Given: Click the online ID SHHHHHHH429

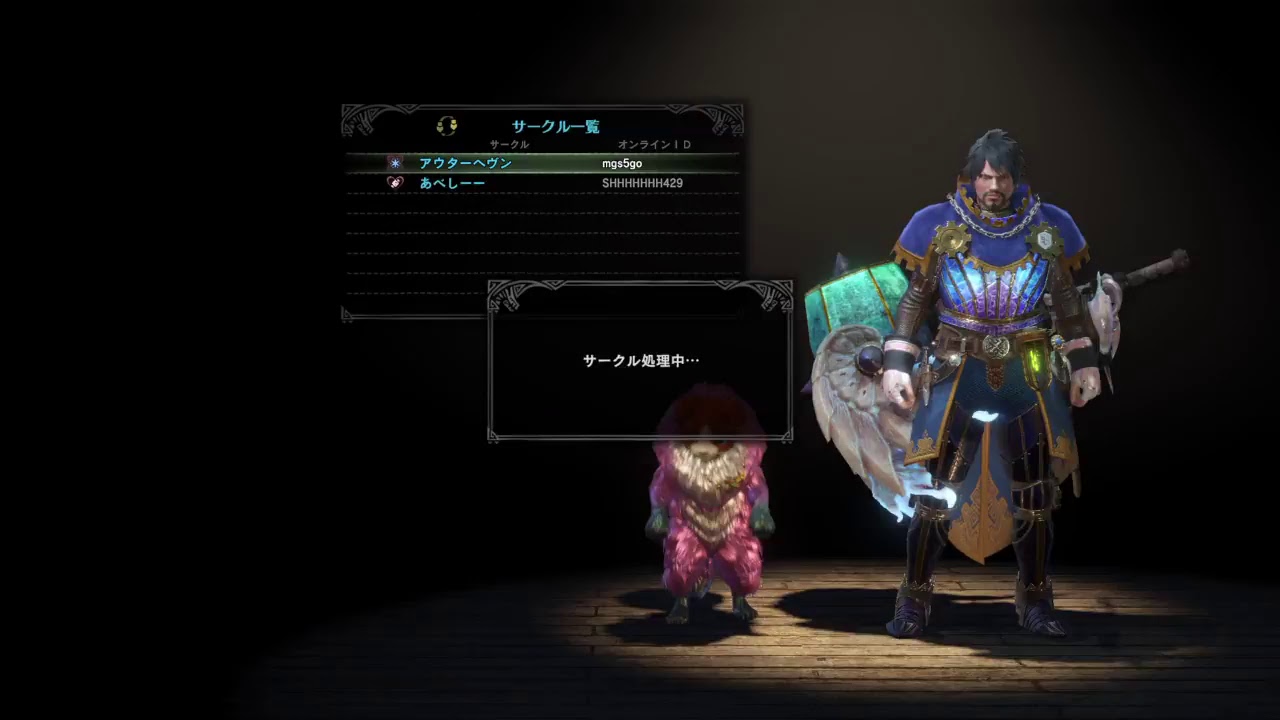Looking at the screenshot, I should (x=640, y=183).
